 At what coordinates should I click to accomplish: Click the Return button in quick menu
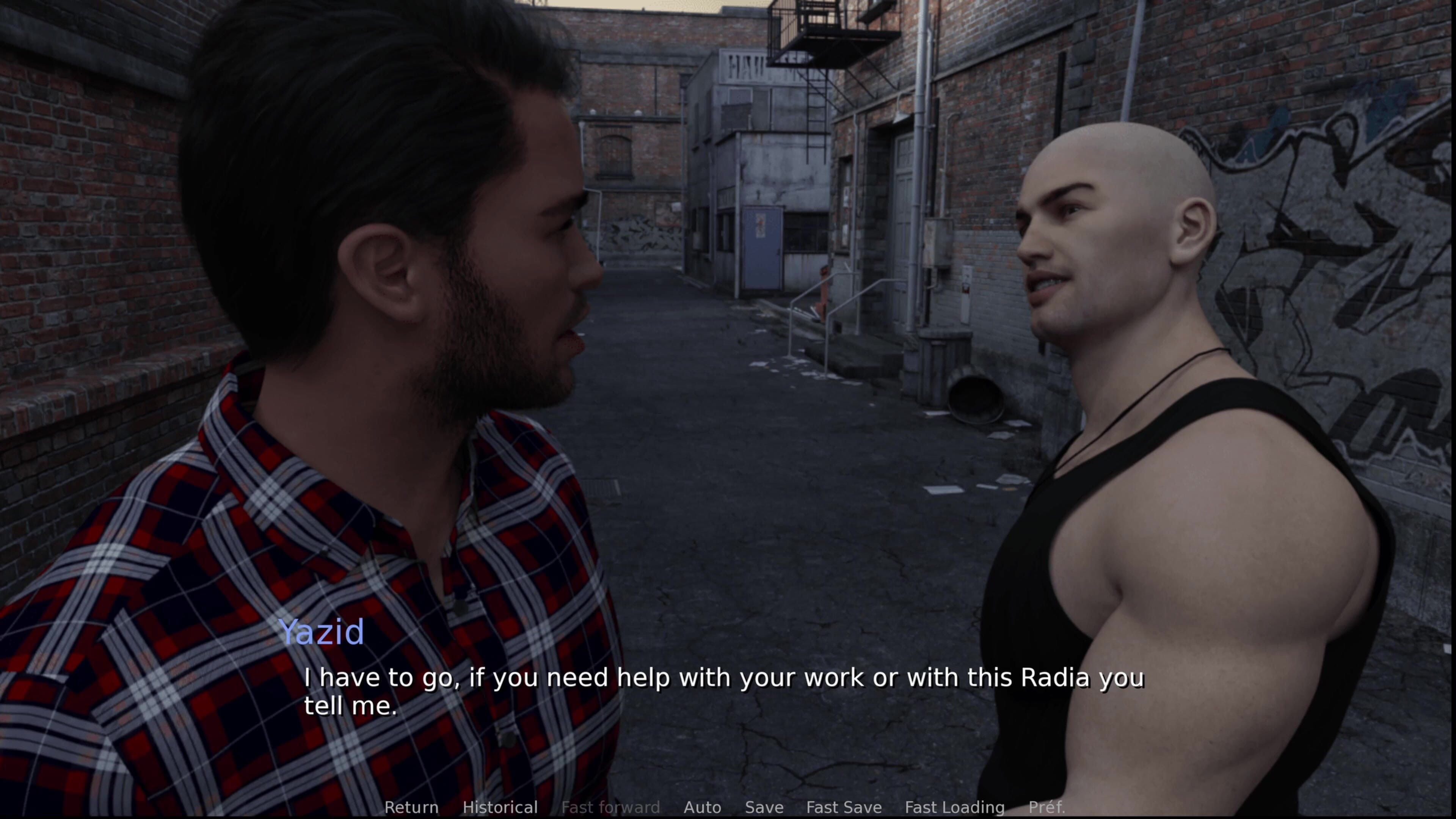pyautogui.click(x=411, y=807)
